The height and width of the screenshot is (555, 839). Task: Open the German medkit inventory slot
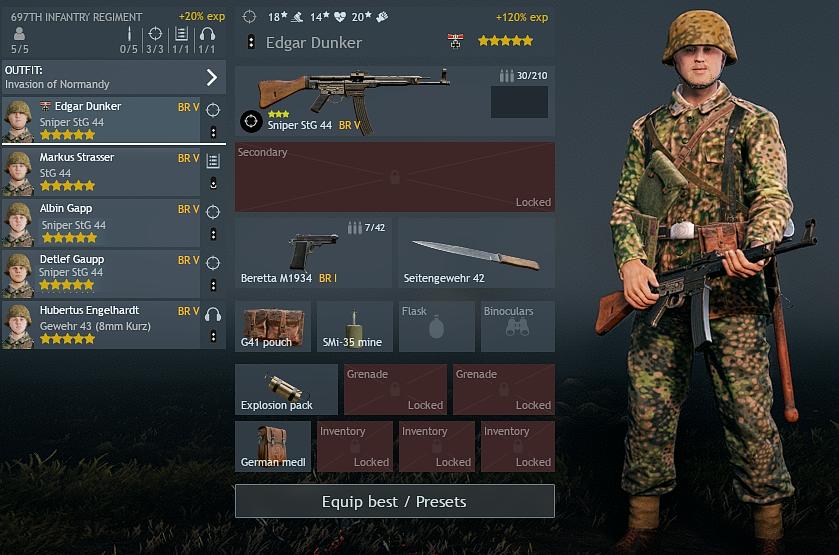[x=273, y=446]
